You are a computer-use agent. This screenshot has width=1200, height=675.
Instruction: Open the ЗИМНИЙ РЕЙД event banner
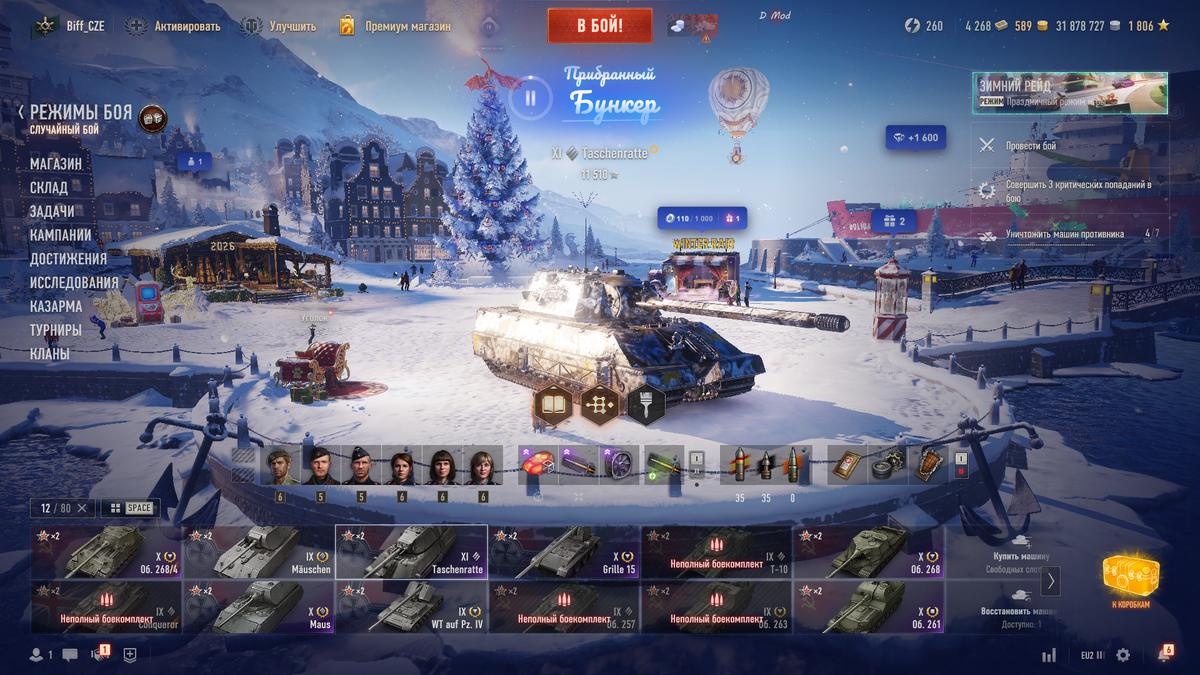(x=1069, y=93)
